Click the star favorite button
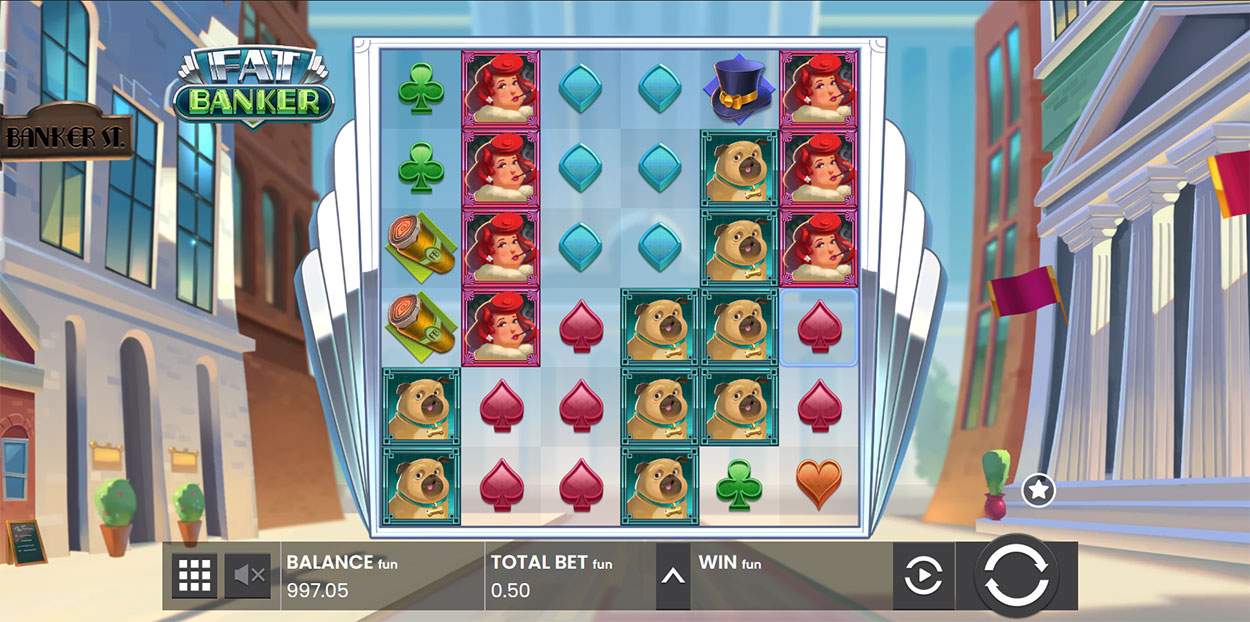The image size is (1250, 622). point(1039,490)
